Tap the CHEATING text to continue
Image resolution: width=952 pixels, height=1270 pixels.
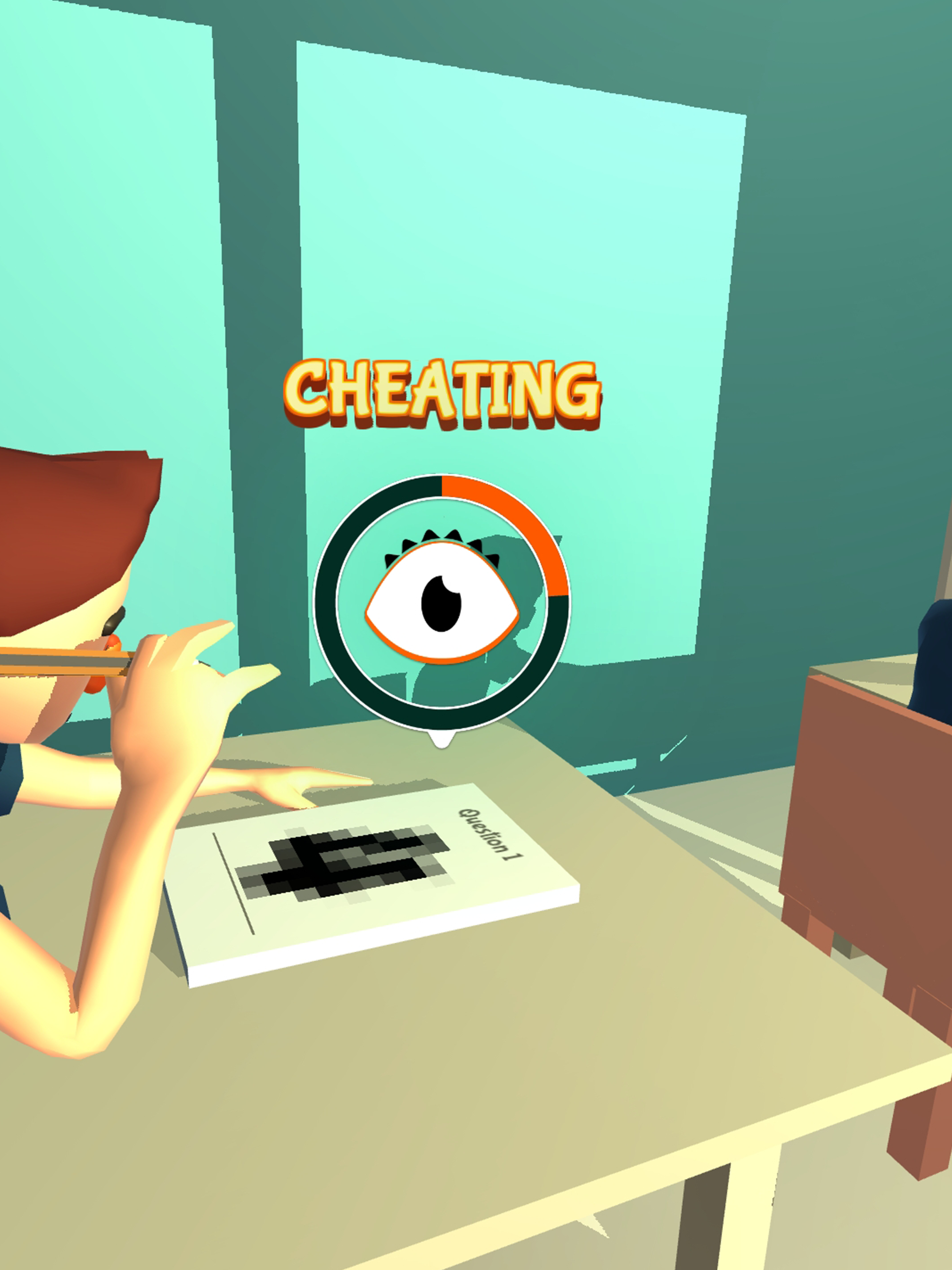tap(445, 393)
